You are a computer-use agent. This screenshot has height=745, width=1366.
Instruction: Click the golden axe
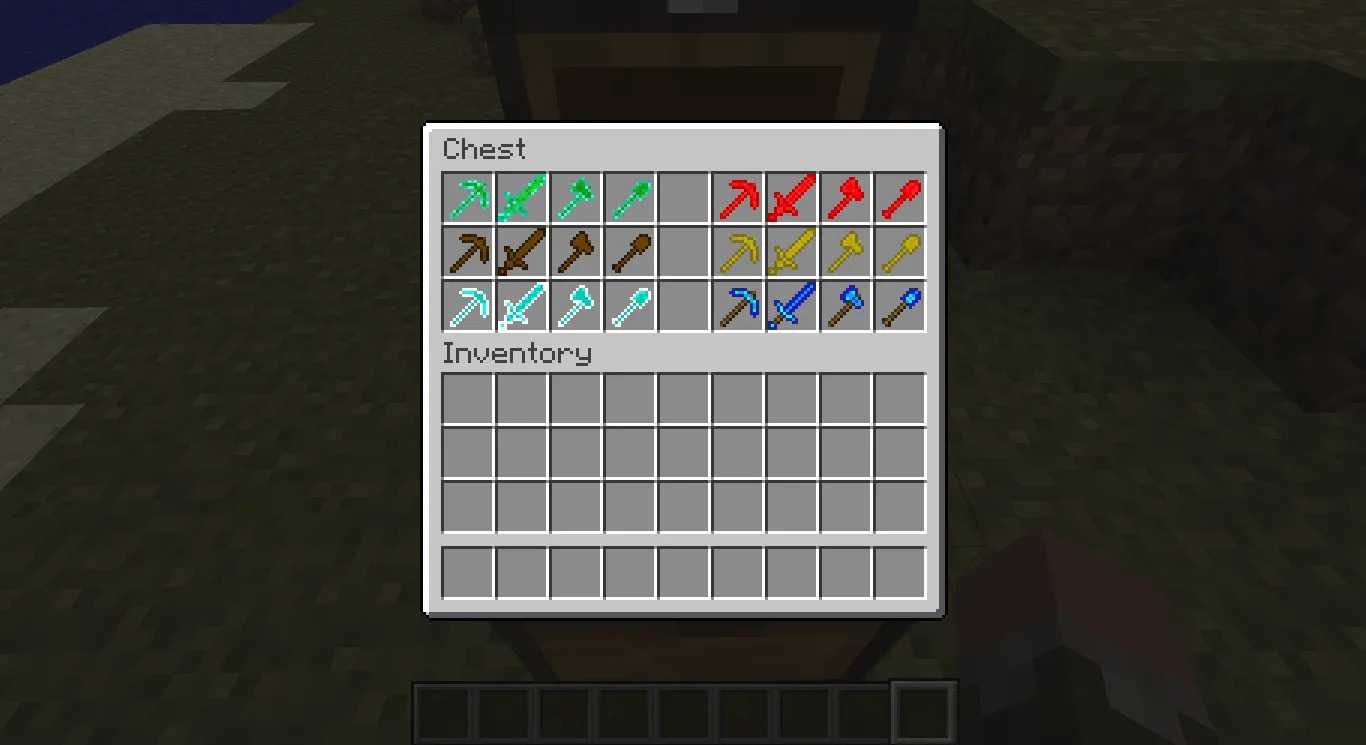847,251
